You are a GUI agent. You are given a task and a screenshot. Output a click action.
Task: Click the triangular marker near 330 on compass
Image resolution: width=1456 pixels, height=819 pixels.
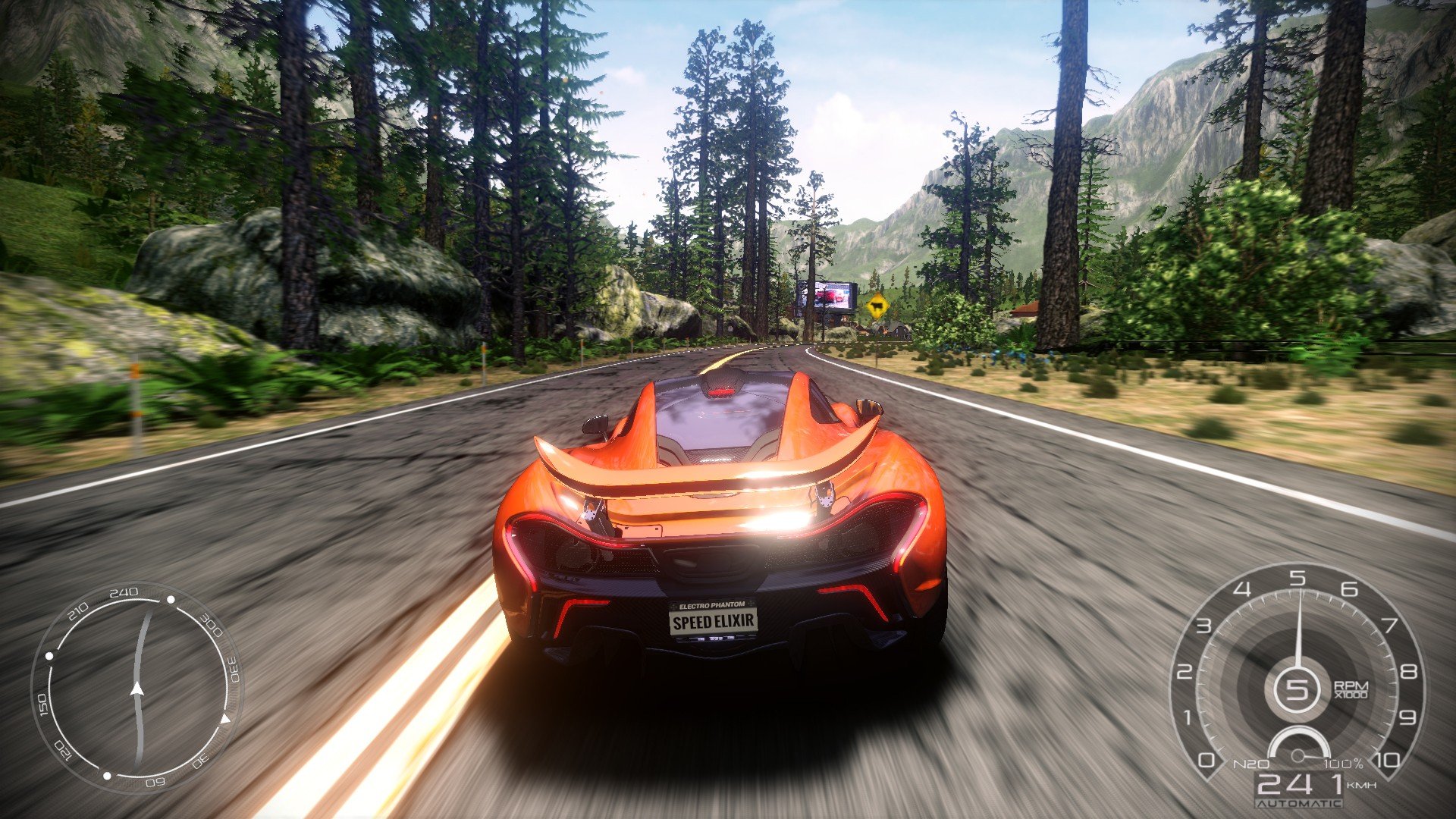[227, 719]
